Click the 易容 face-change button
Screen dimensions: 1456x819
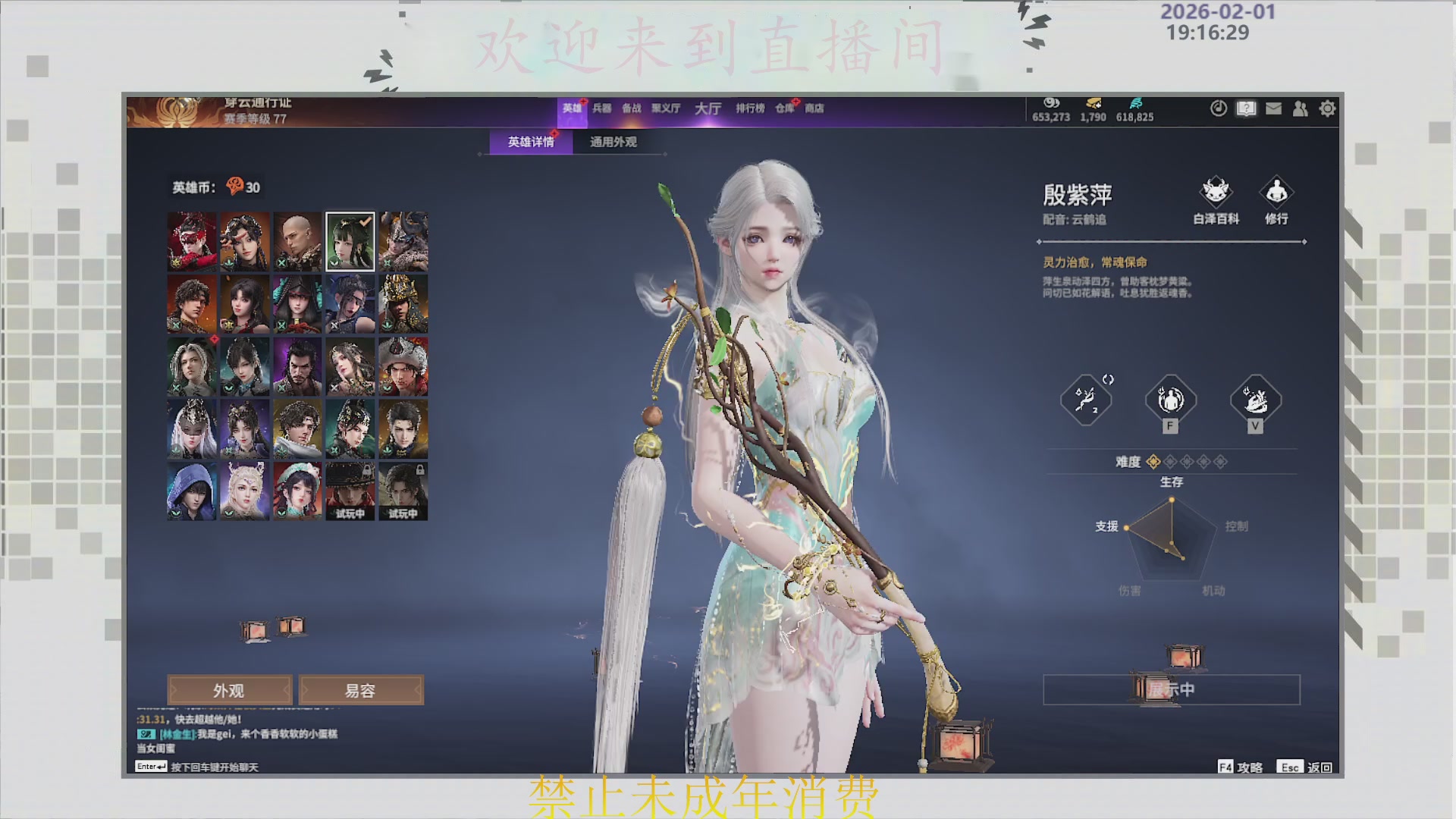[x=362, y=690]
